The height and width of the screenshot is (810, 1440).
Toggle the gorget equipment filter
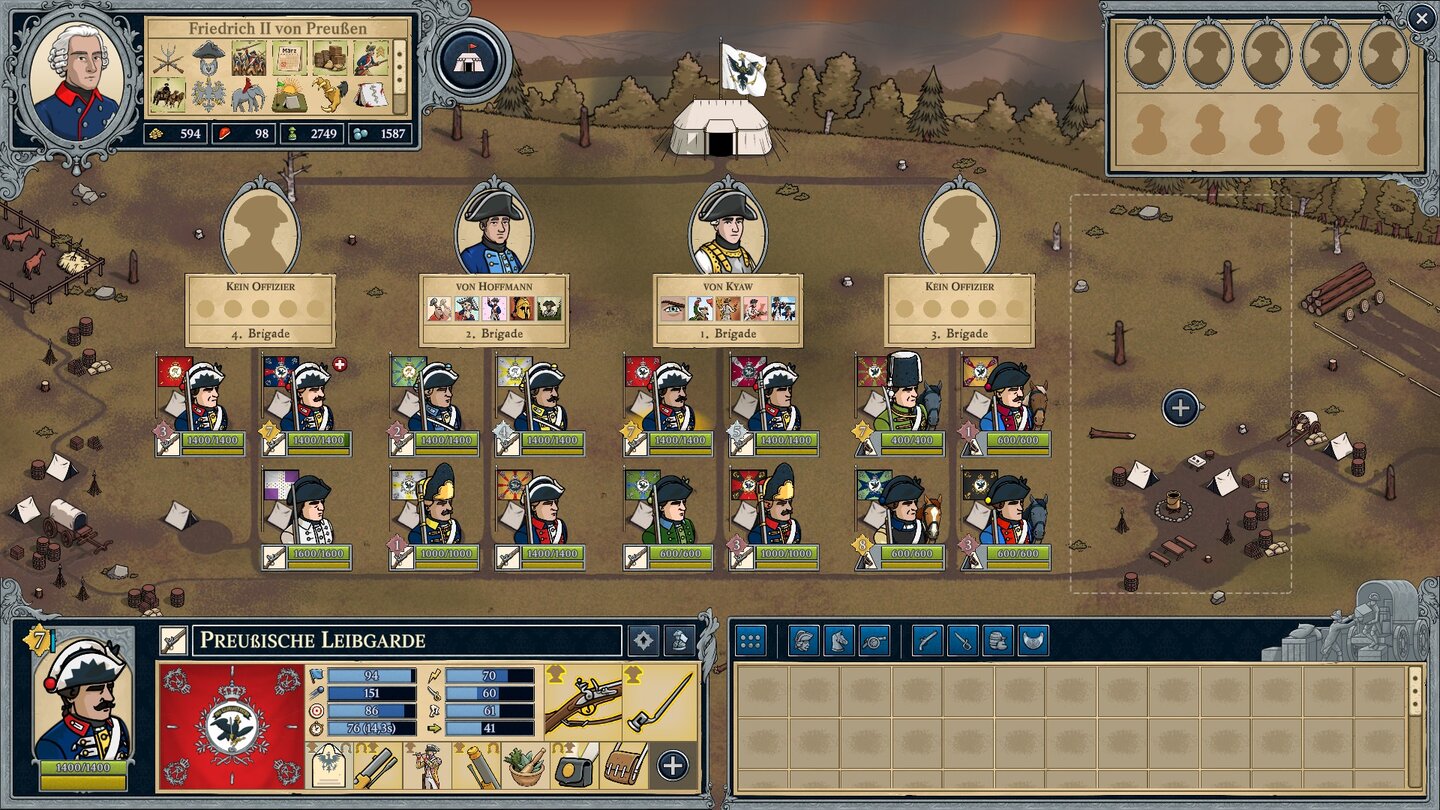pos(1030,639)
